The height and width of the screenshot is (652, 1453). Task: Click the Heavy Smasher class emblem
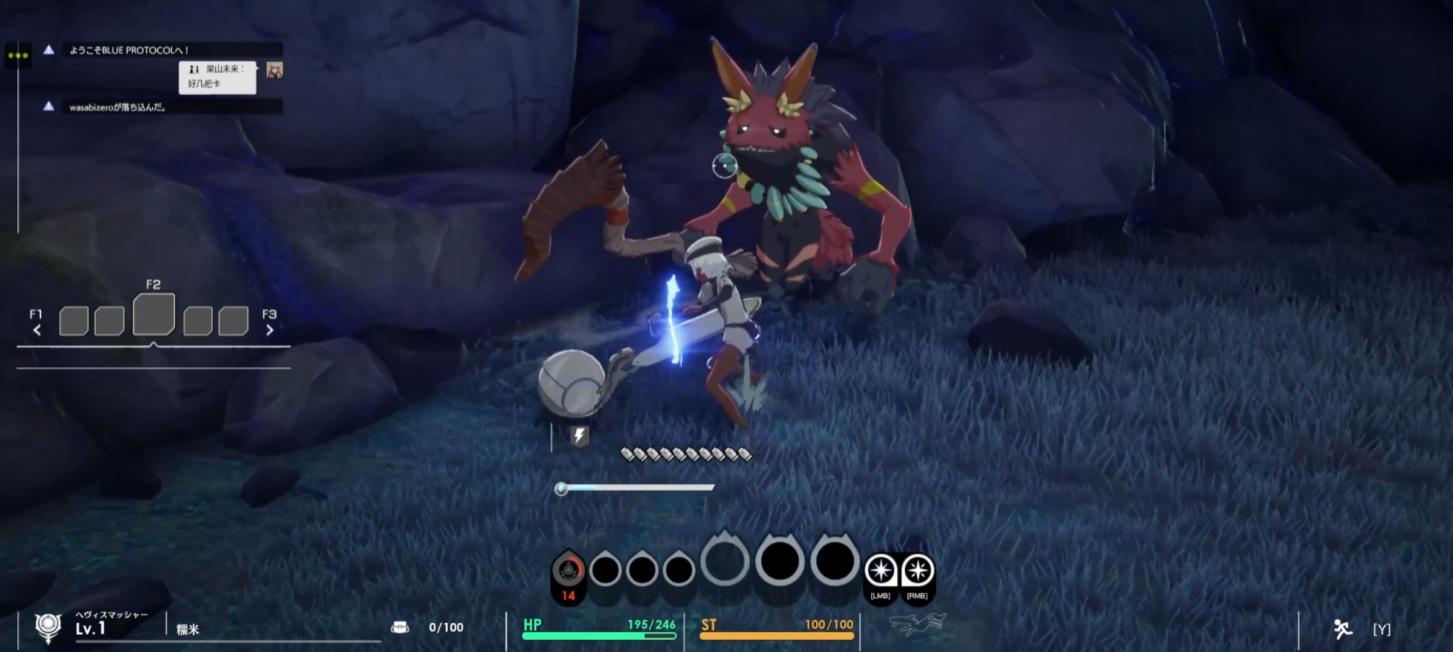tap(47, 627)
